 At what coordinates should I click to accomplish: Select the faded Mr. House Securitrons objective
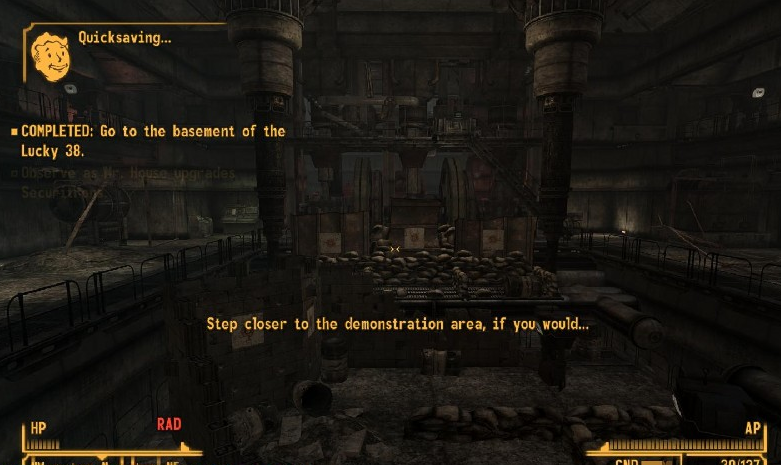coord(129,180)
